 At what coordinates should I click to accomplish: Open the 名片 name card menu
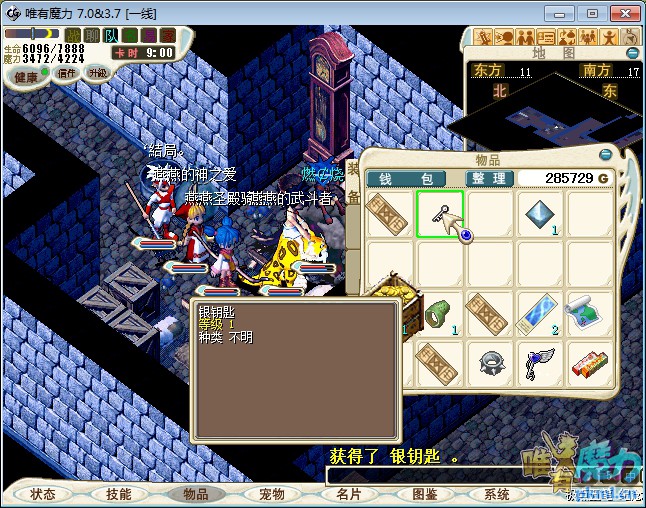(347, 494)
